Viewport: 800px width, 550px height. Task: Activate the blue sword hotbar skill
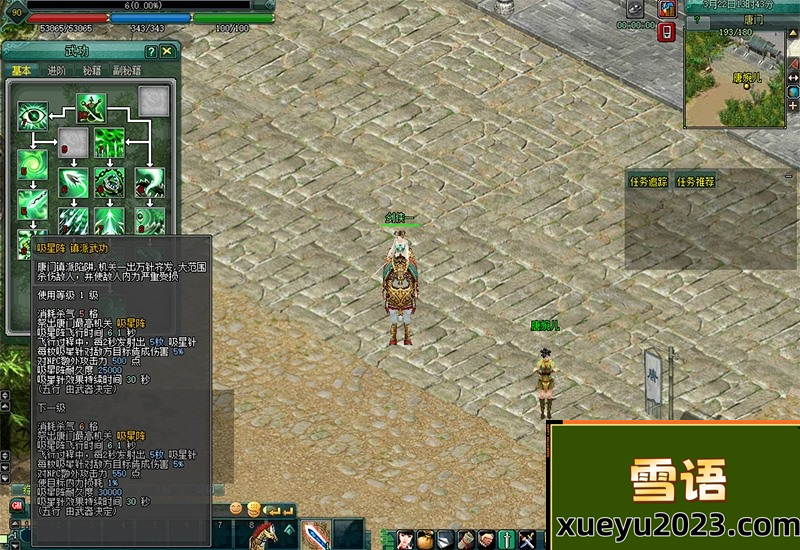point(315,534)
